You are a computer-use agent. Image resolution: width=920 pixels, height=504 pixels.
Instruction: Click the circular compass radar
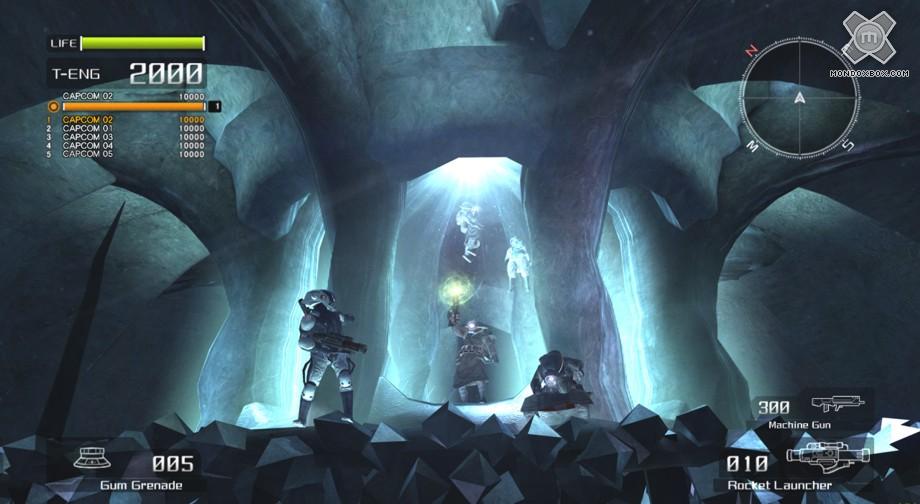coord(799,97)
